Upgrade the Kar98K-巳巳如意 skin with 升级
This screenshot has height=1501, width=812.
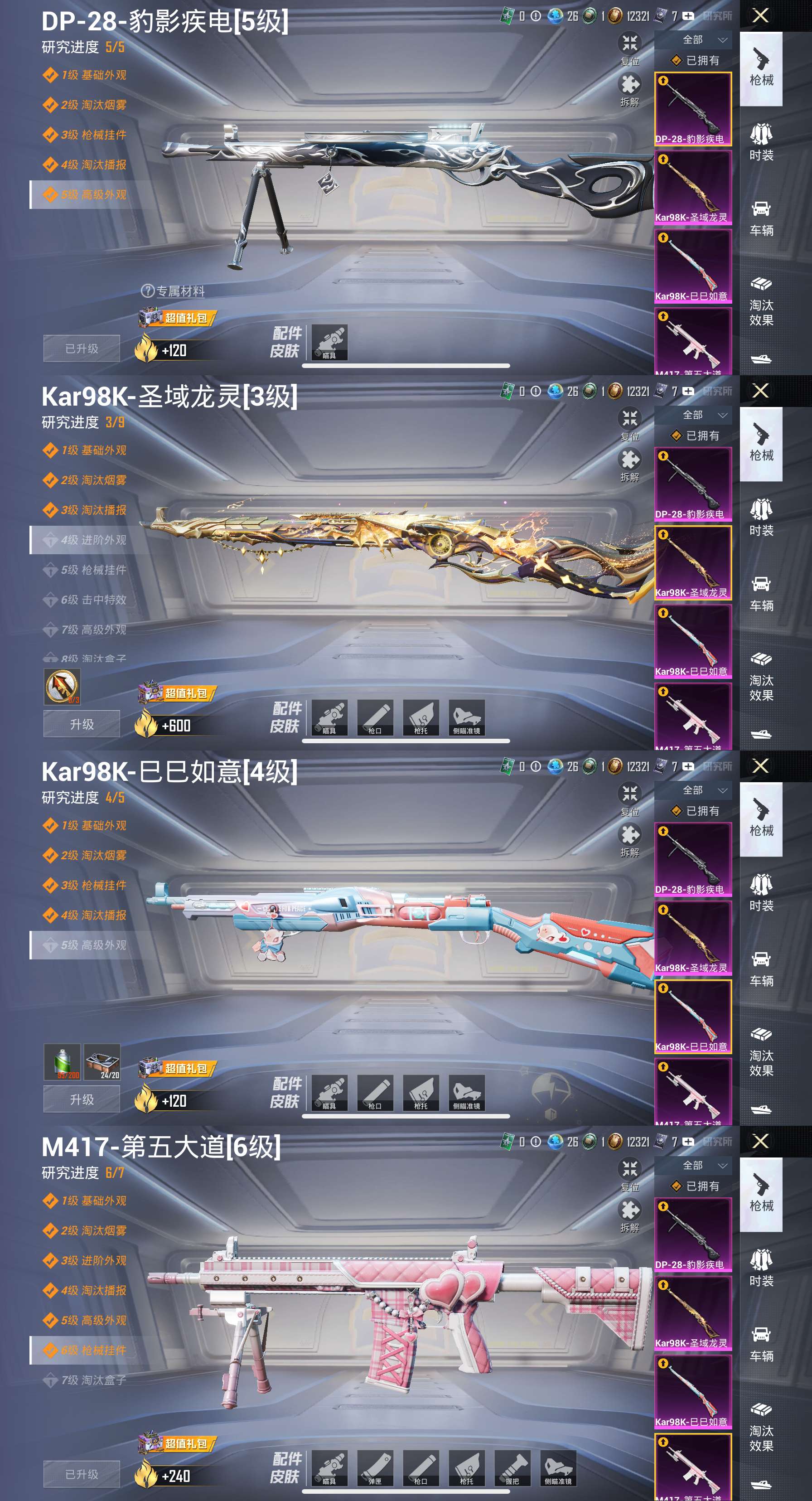pyautogui.click(x=82, y=1099)
